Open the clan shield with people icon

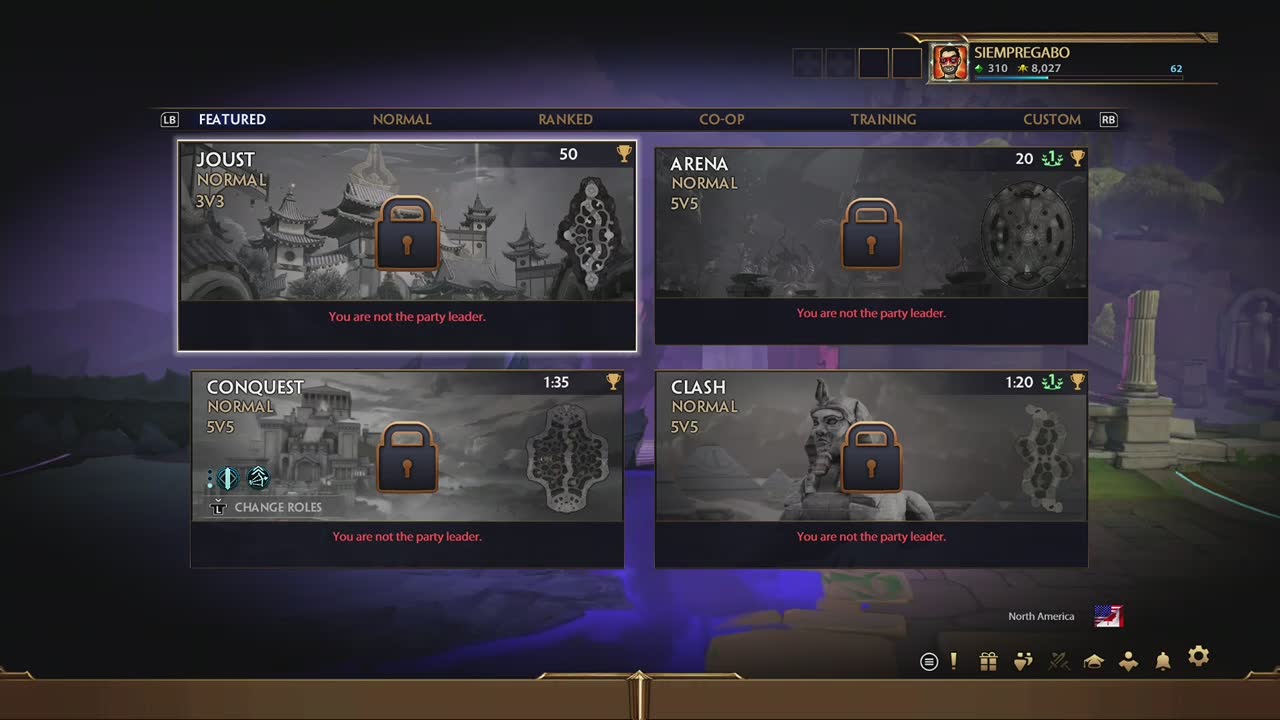pos(1023,661)
